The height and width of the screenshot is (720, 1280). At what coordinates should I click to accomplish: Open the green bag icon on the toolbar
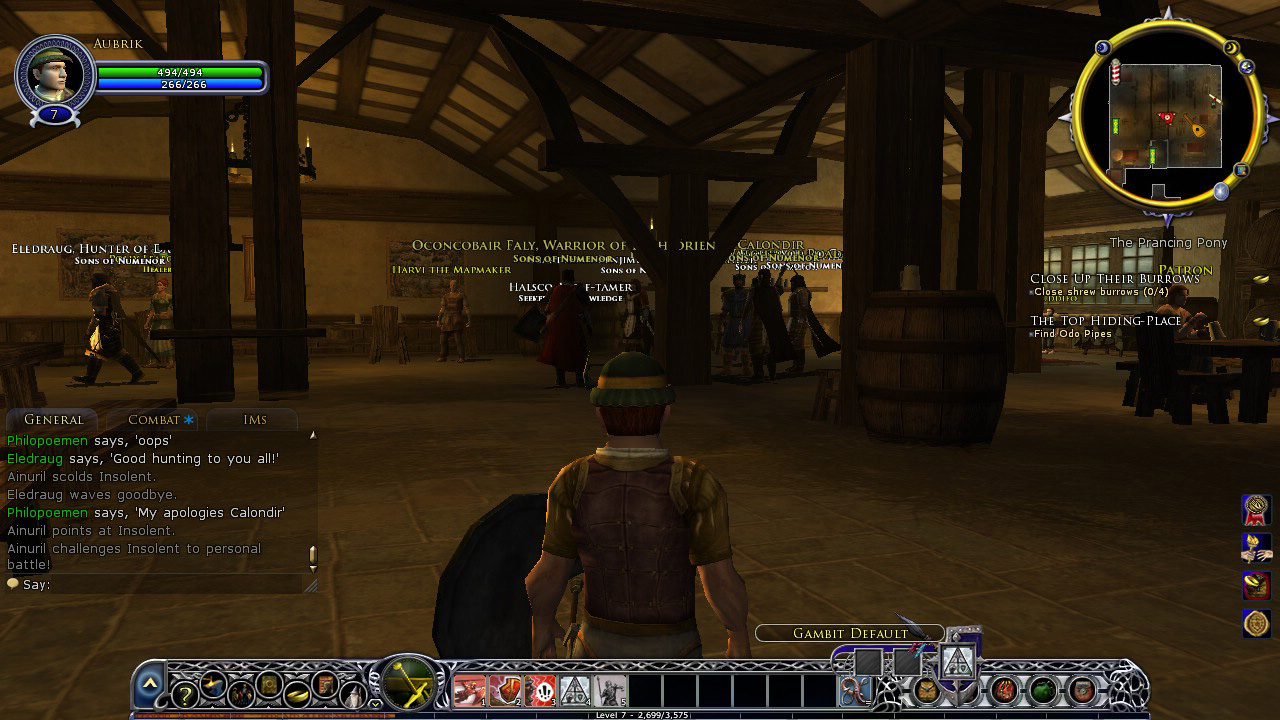1043,690
